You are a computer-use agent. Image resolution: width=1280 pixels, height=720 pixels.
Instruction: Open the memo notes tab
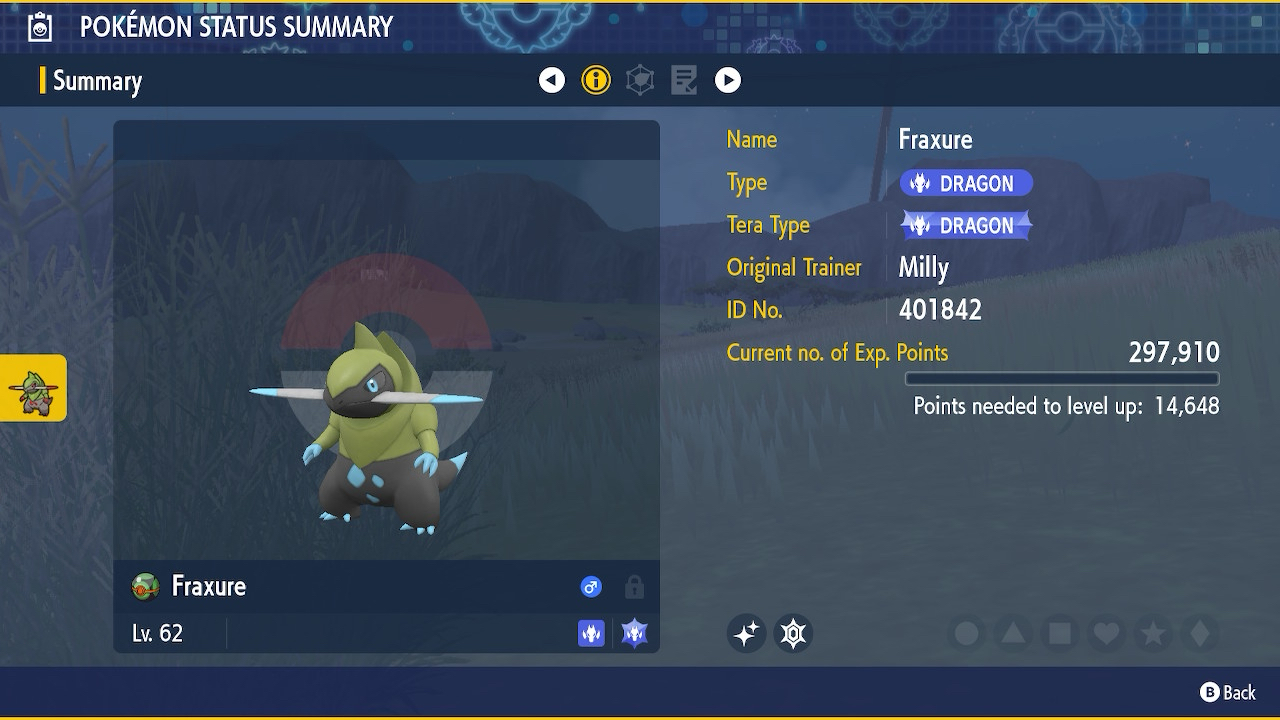[x=684, y=80]
